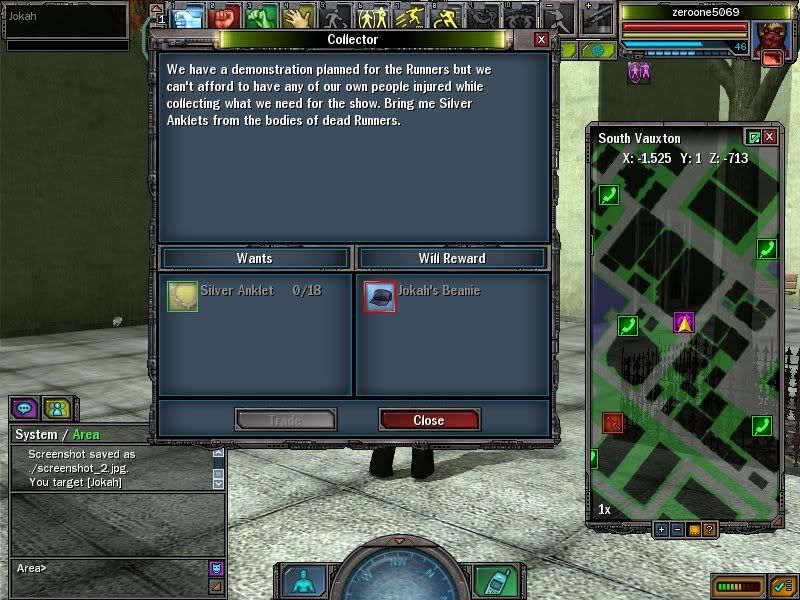Viewport: 800px width, 600px height.
Task: Close the Collector dialog with the red Close button
Action: pos(429,420)
